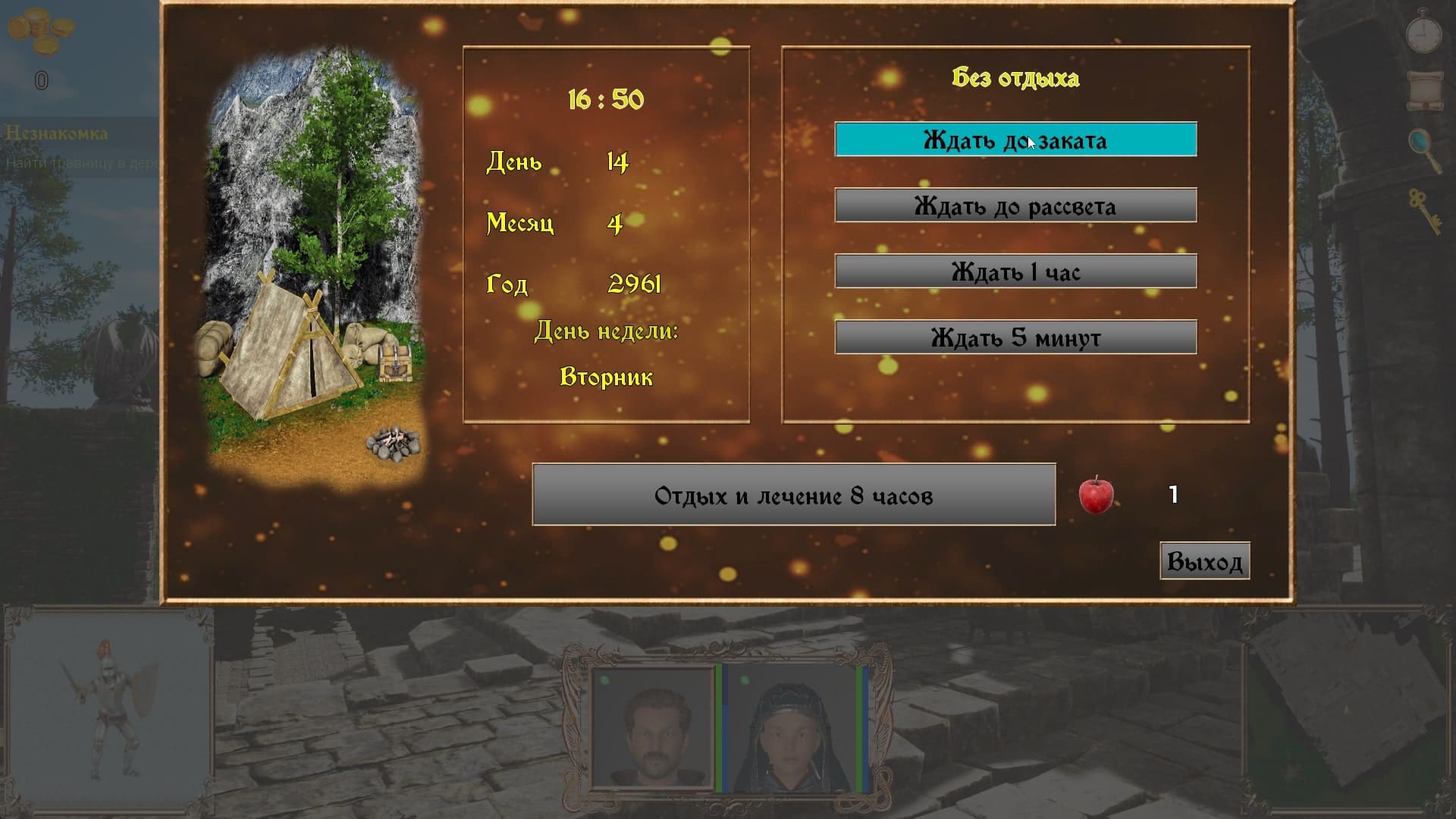Screen dimensions: 1456x819
Task: Open the armored knight character panel
Action: 110,711
